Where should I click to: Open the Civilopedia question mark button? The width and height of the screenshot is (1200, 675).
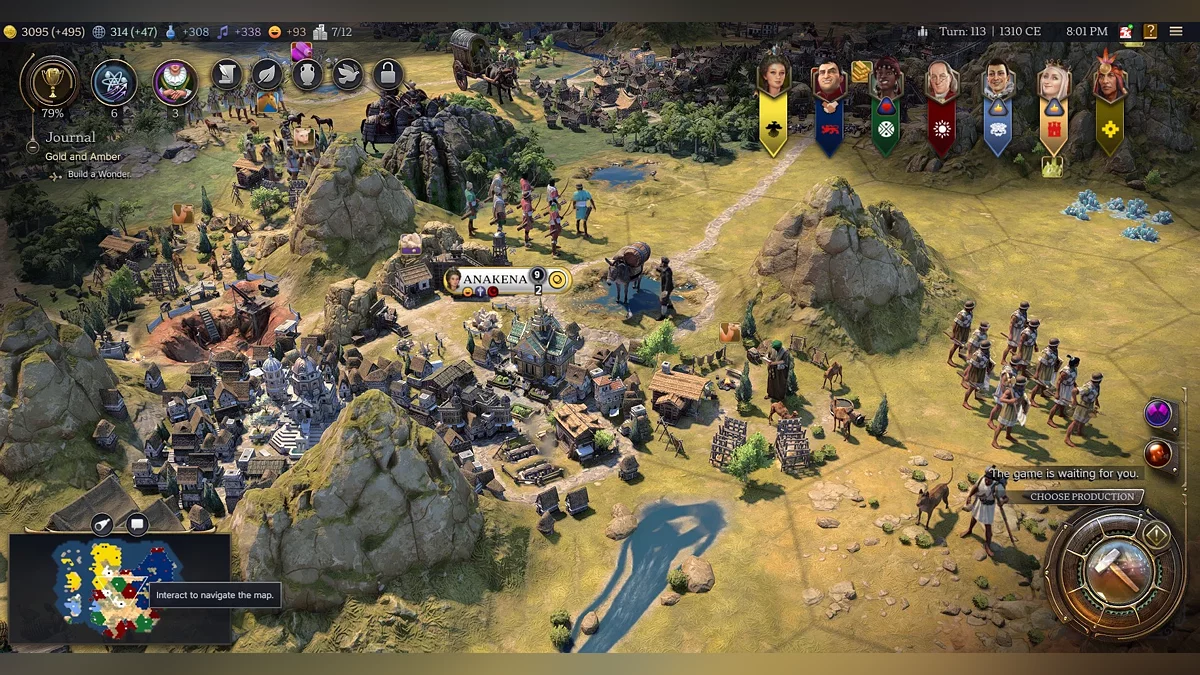point(1150,32)
